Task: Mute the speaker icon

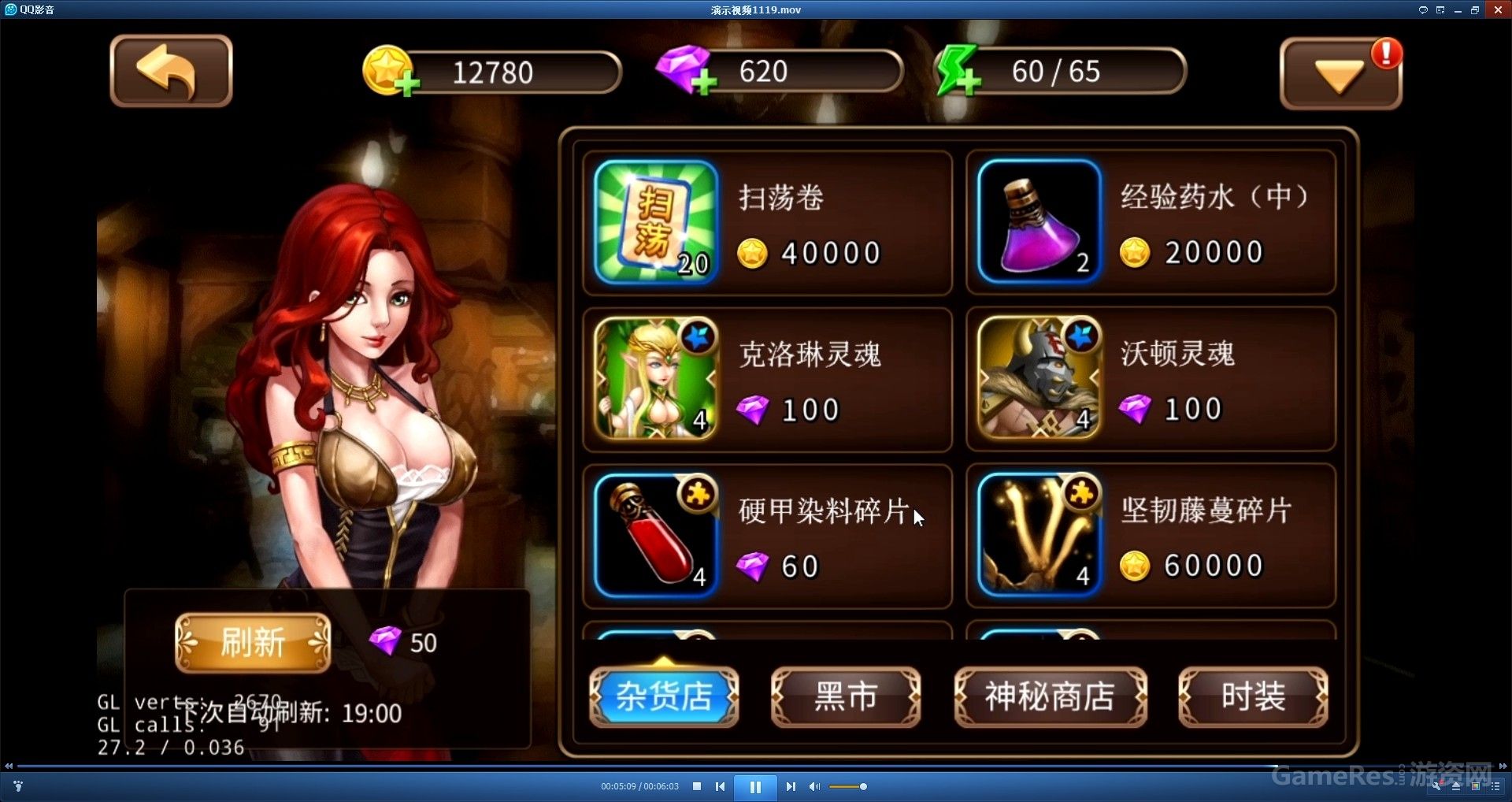Action: click(x=815, y=786)
